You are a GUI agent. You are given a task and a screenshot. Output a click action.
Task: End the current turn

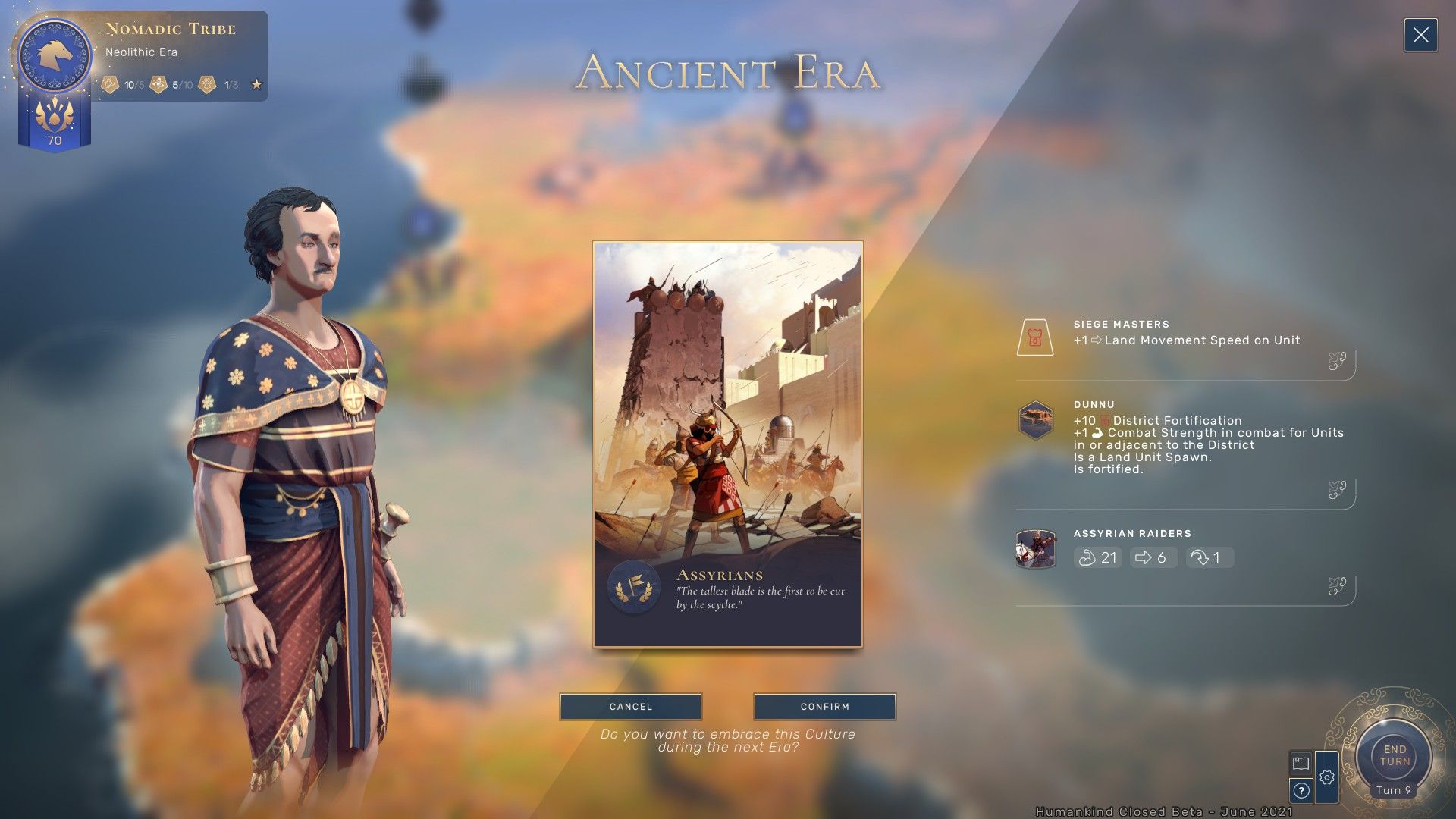[x=1394, y=756]
